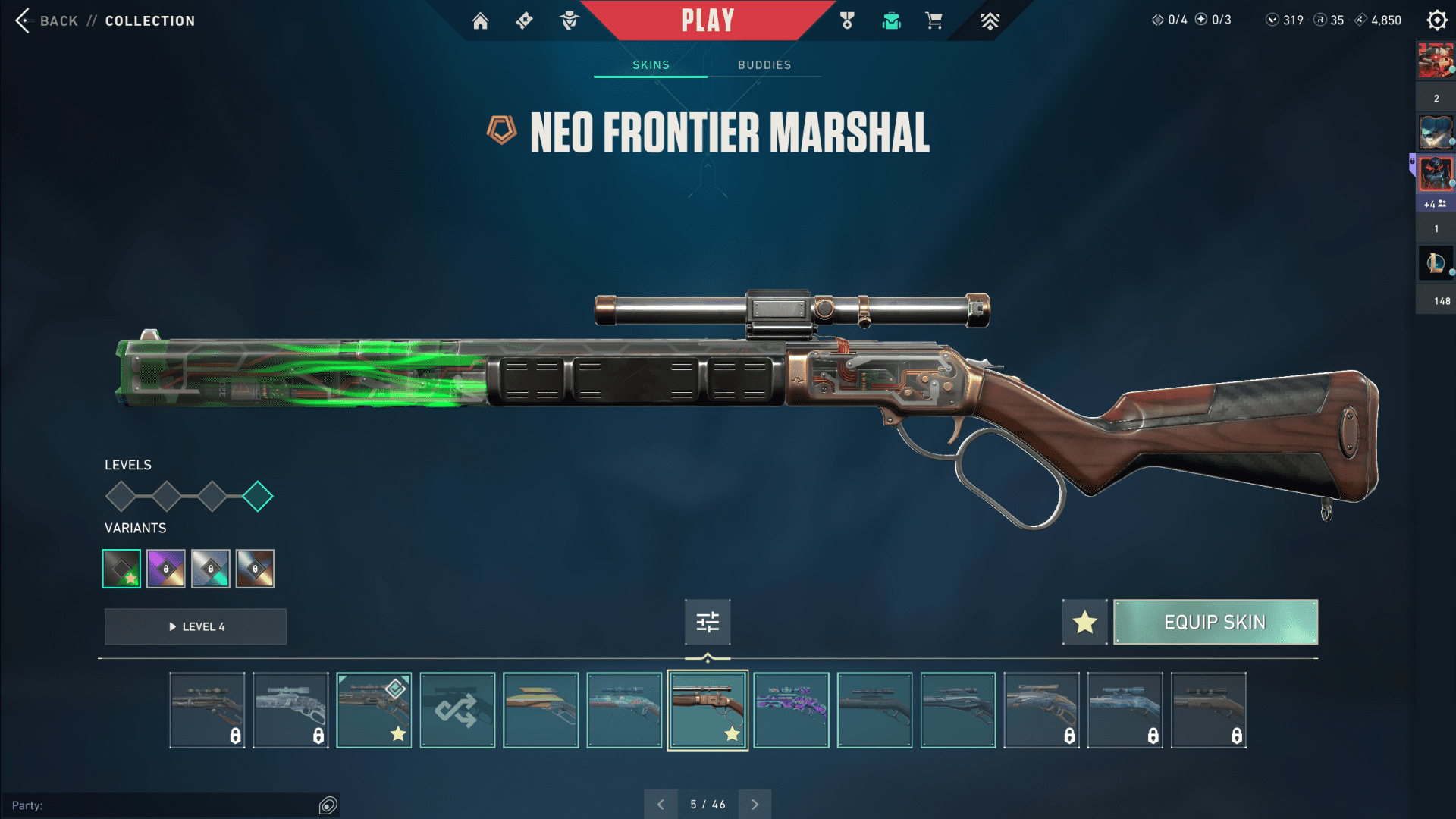
Task: Open the battle pass chevron icon
Action: click(990, 20)
